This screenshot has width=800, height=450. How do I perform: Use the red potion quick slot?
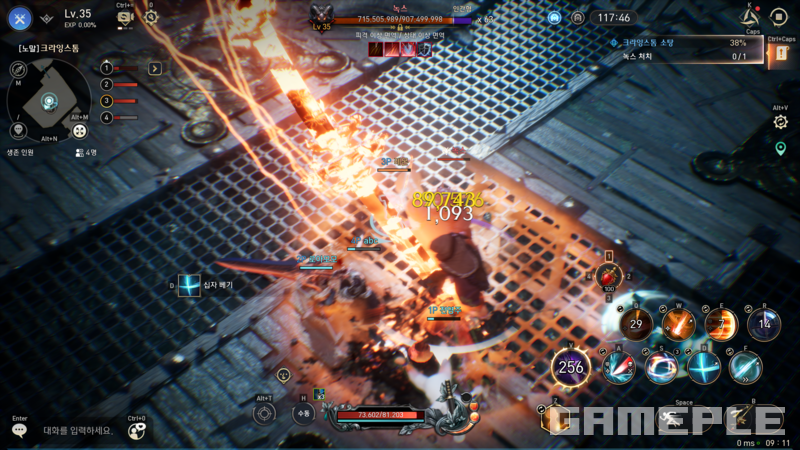608,275
